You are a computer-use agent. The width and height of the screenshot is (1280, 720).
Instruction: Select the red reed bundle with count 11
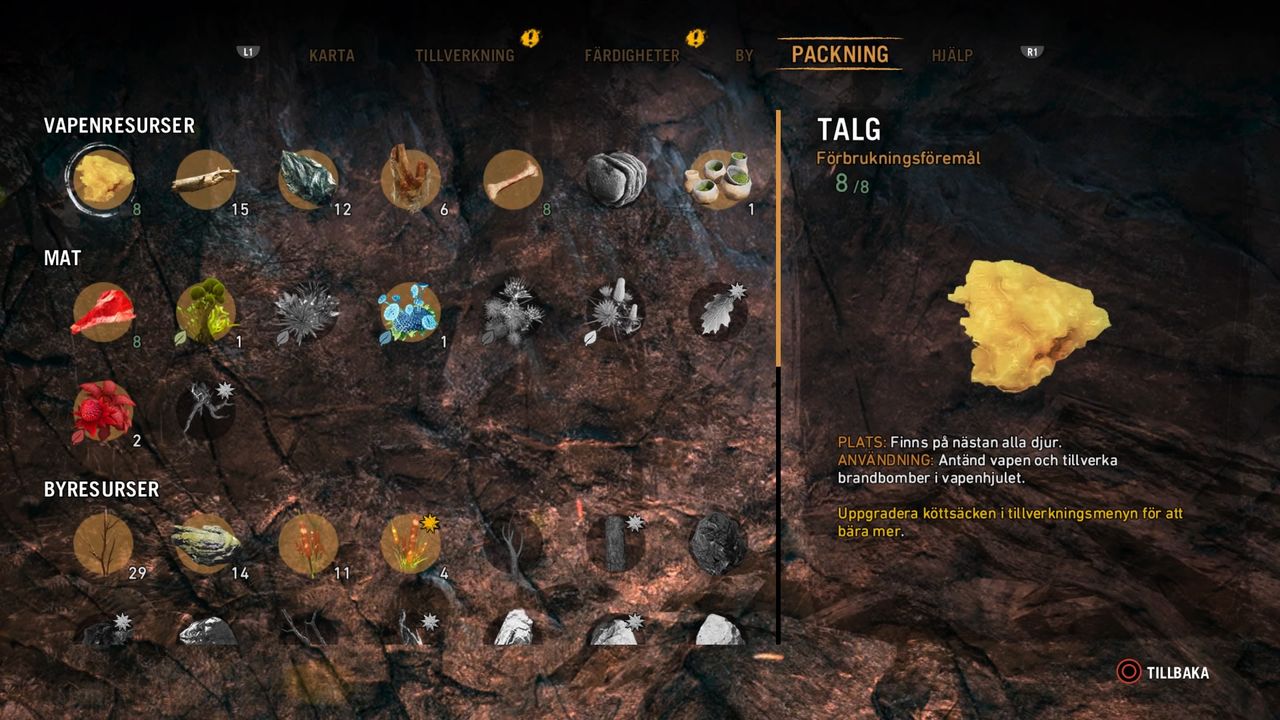[308, 543]
